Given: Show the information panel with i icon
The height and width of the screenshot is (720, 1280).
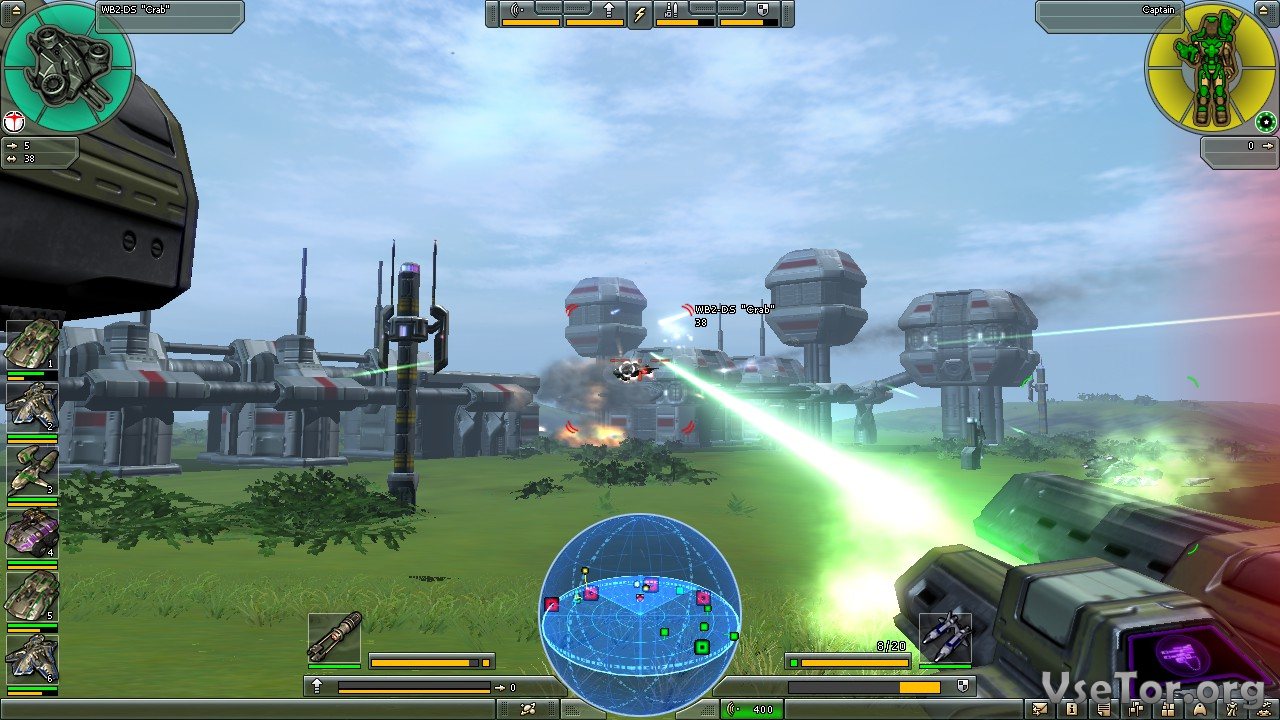Looking at the screenshot, I should click(1072, 709).
